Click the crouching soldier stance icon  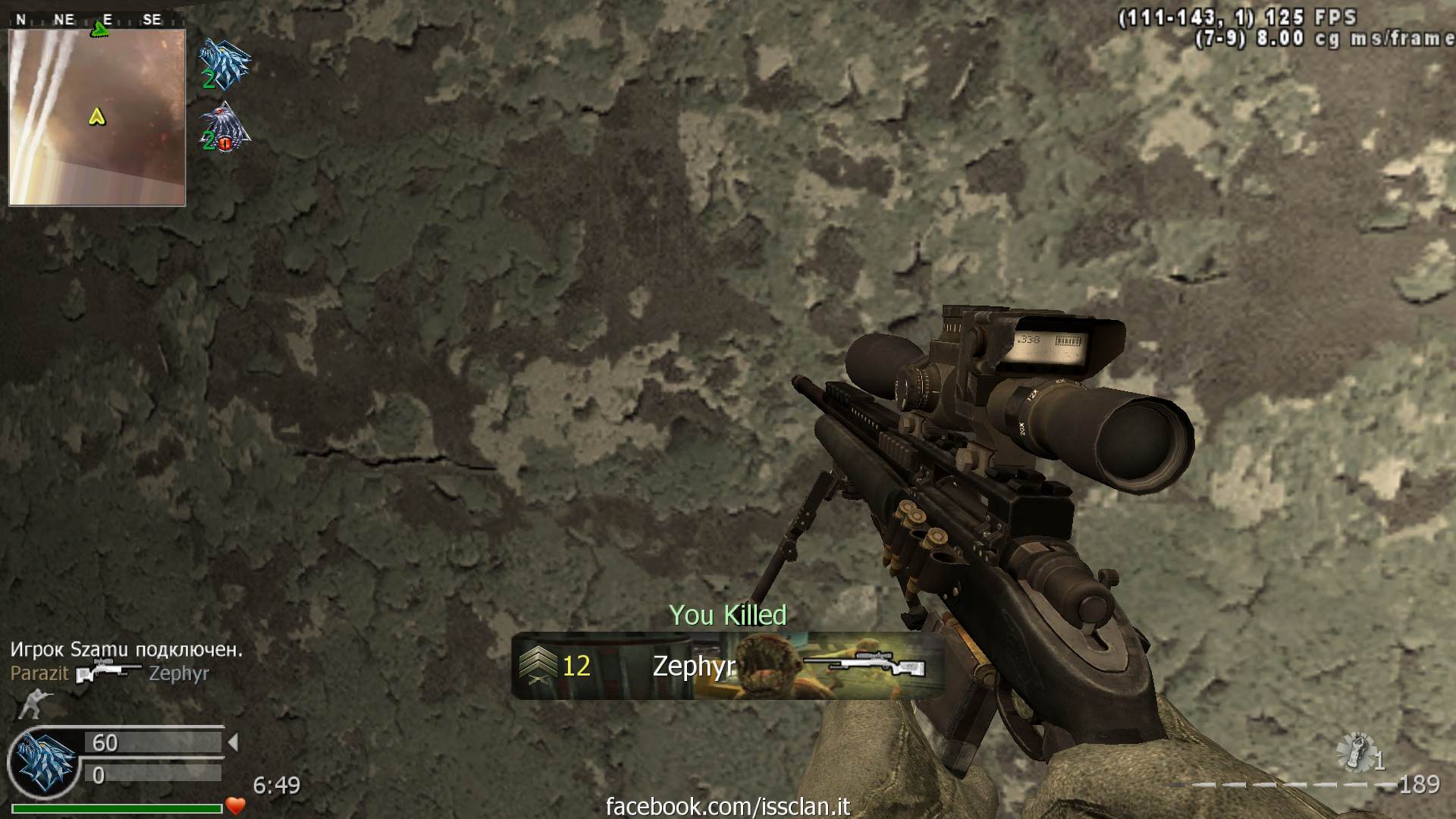pyautogui.click(x=30, y=704)
